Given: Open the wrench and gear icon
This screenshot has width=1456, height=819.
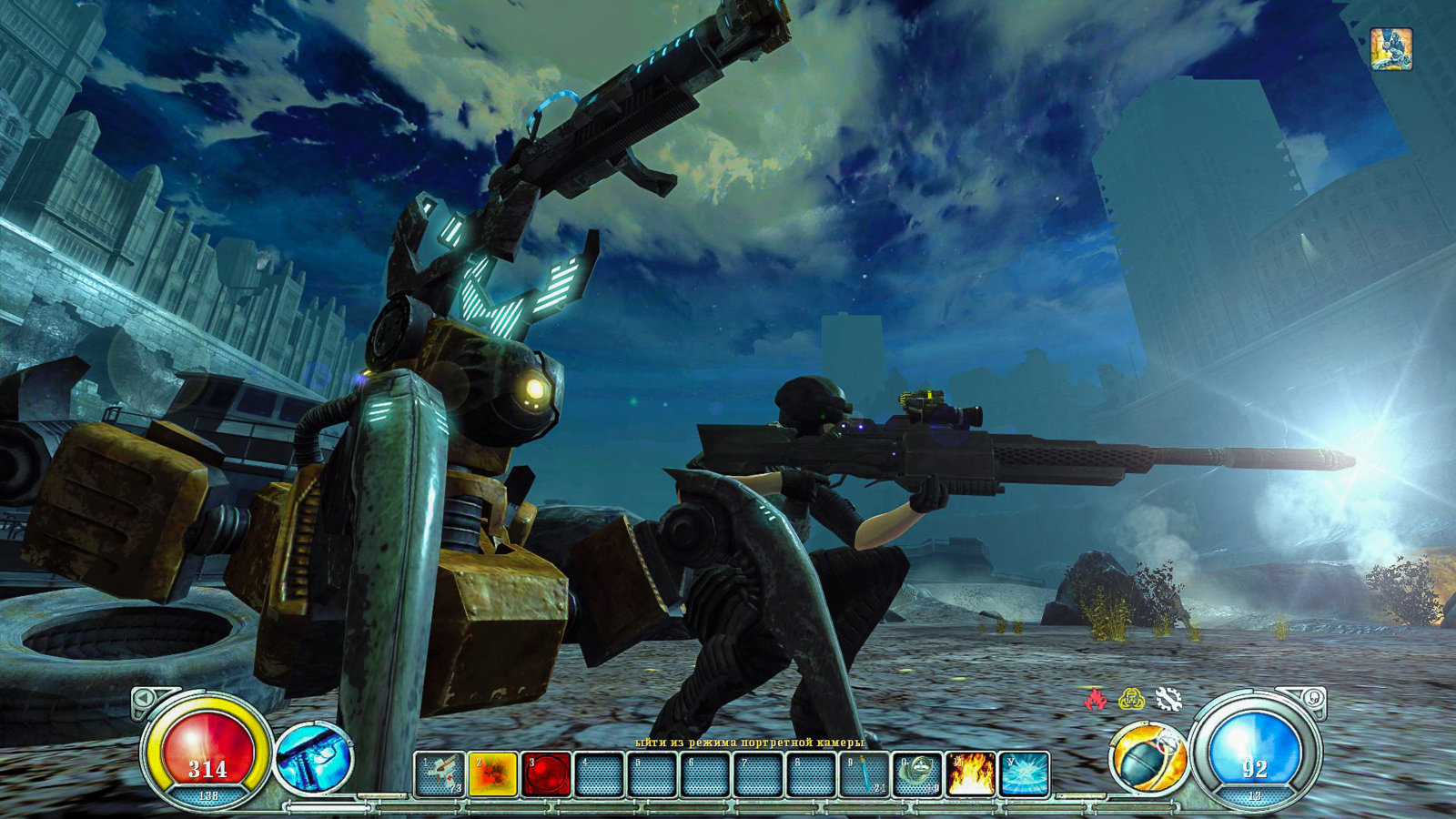Looking at the screenshot, I should (1168, 699).
